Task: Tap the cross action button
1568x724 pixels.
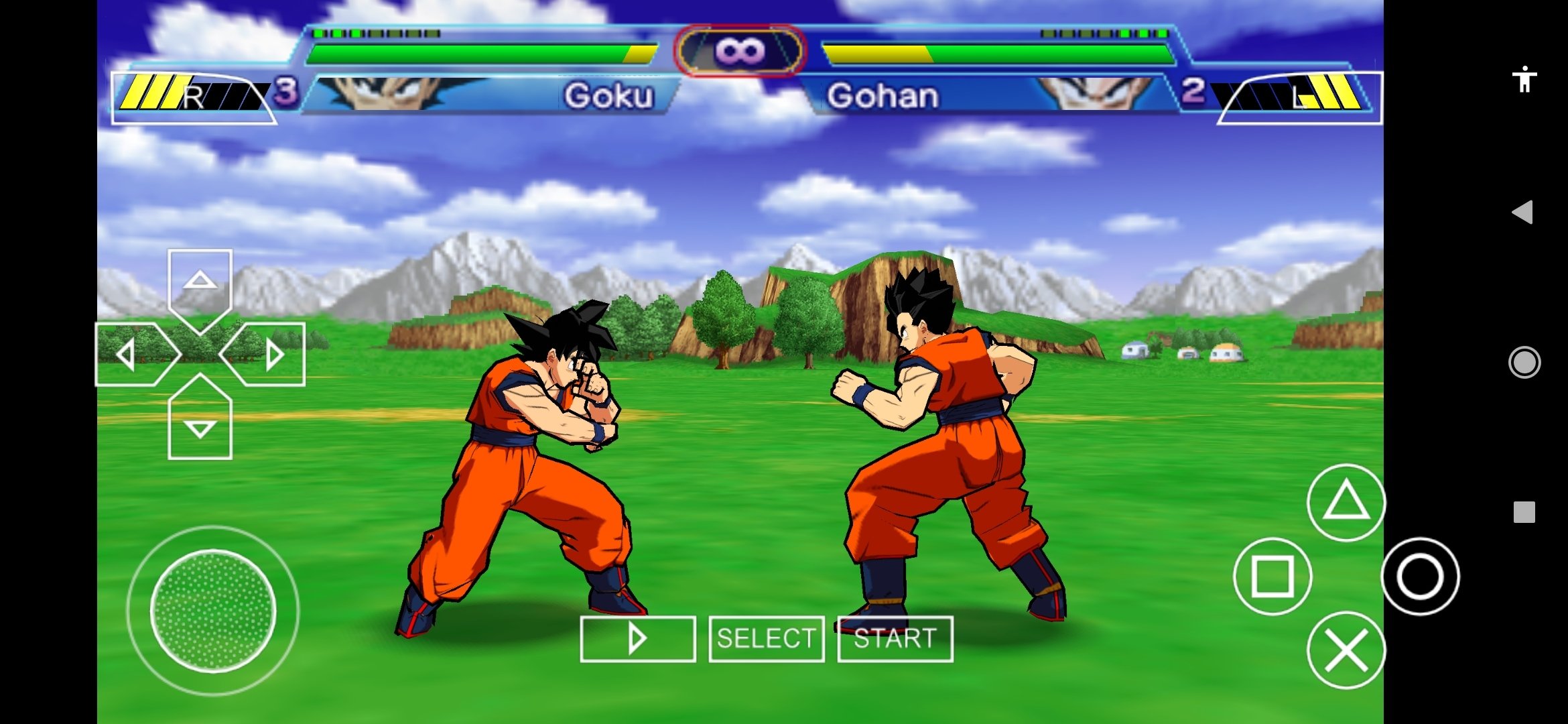Action: (1346, 650)
